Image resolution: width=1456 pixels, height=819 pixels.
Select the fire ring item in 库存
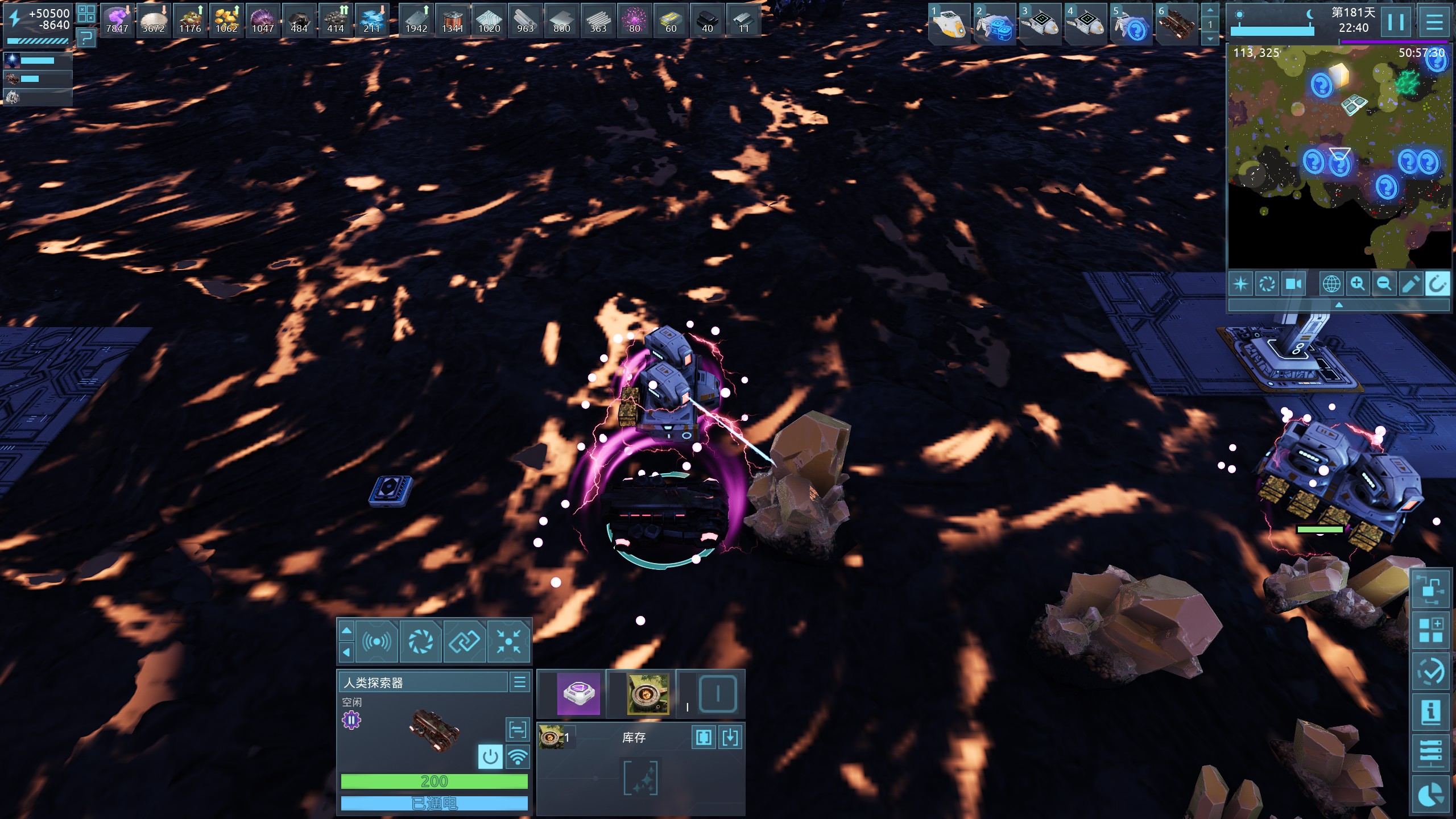551,738
